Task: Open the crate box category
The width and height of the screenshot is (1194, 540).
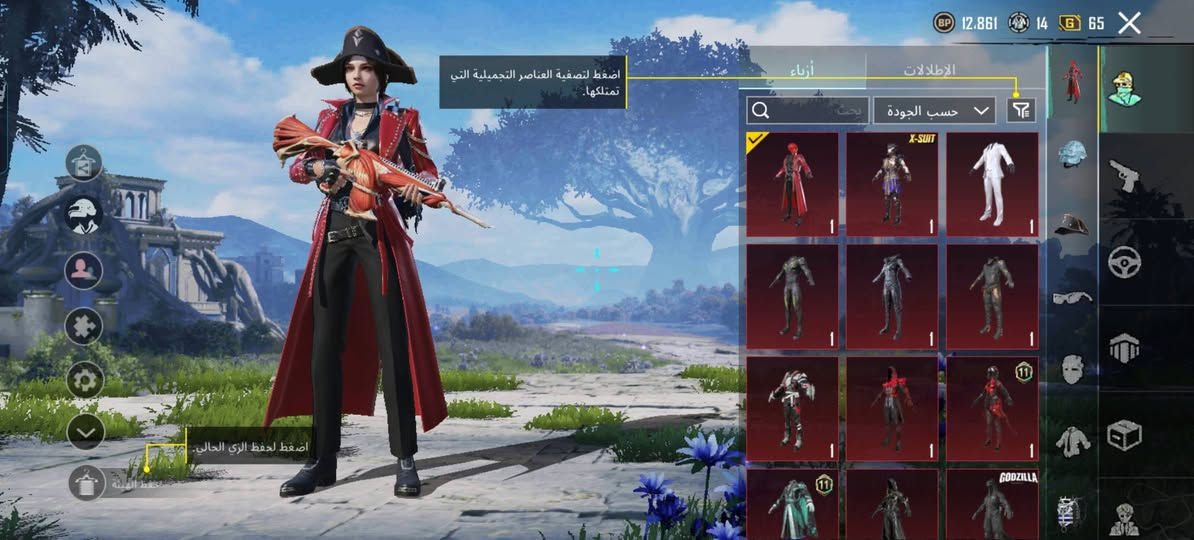Action: click(1125, 435)
